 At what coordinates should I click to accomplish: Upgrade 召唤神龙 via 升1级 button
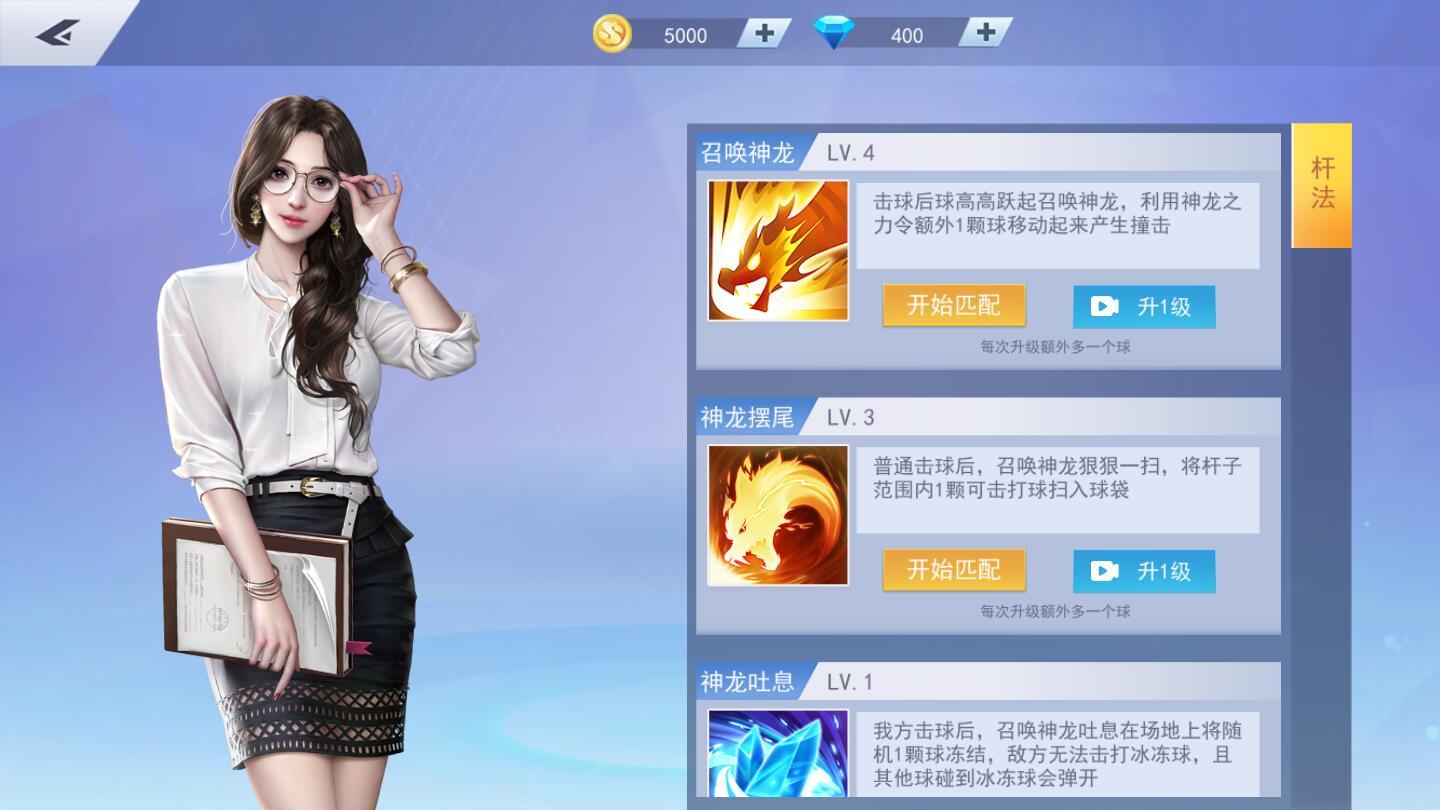(x=1144, y=307)
